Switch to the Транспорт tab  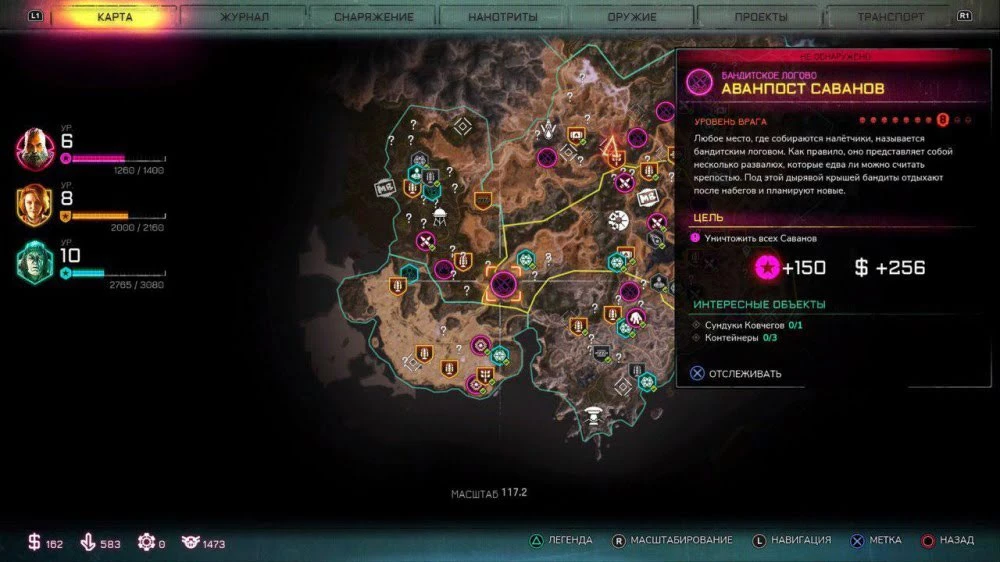(x=891, y=17)
